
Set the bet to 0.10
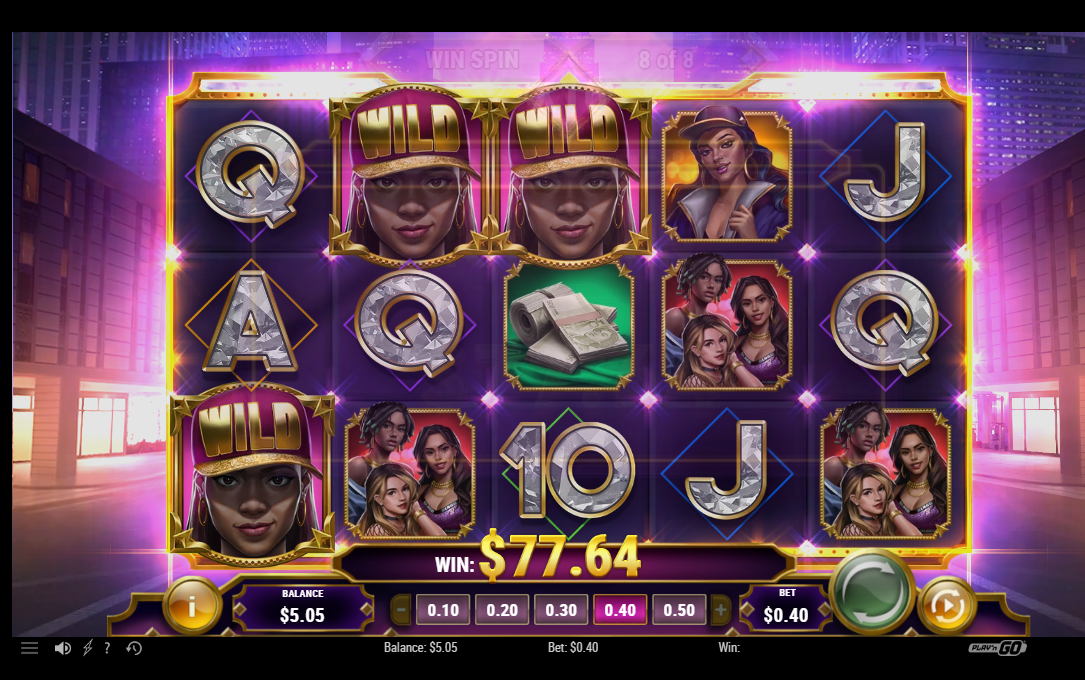tap(443, 610)
